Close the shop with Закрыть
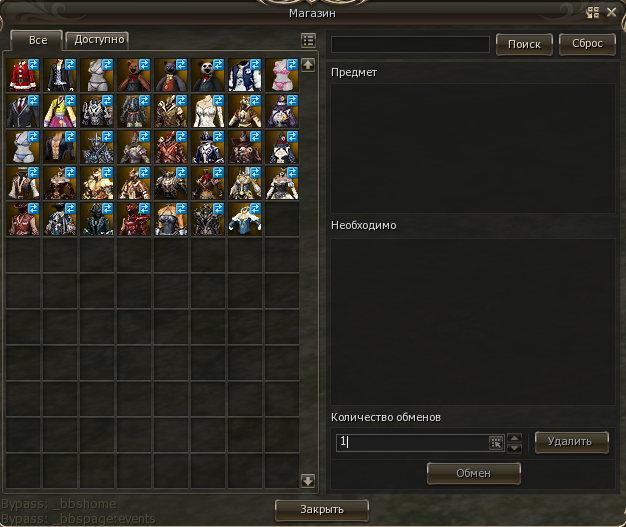 [321, 510]
